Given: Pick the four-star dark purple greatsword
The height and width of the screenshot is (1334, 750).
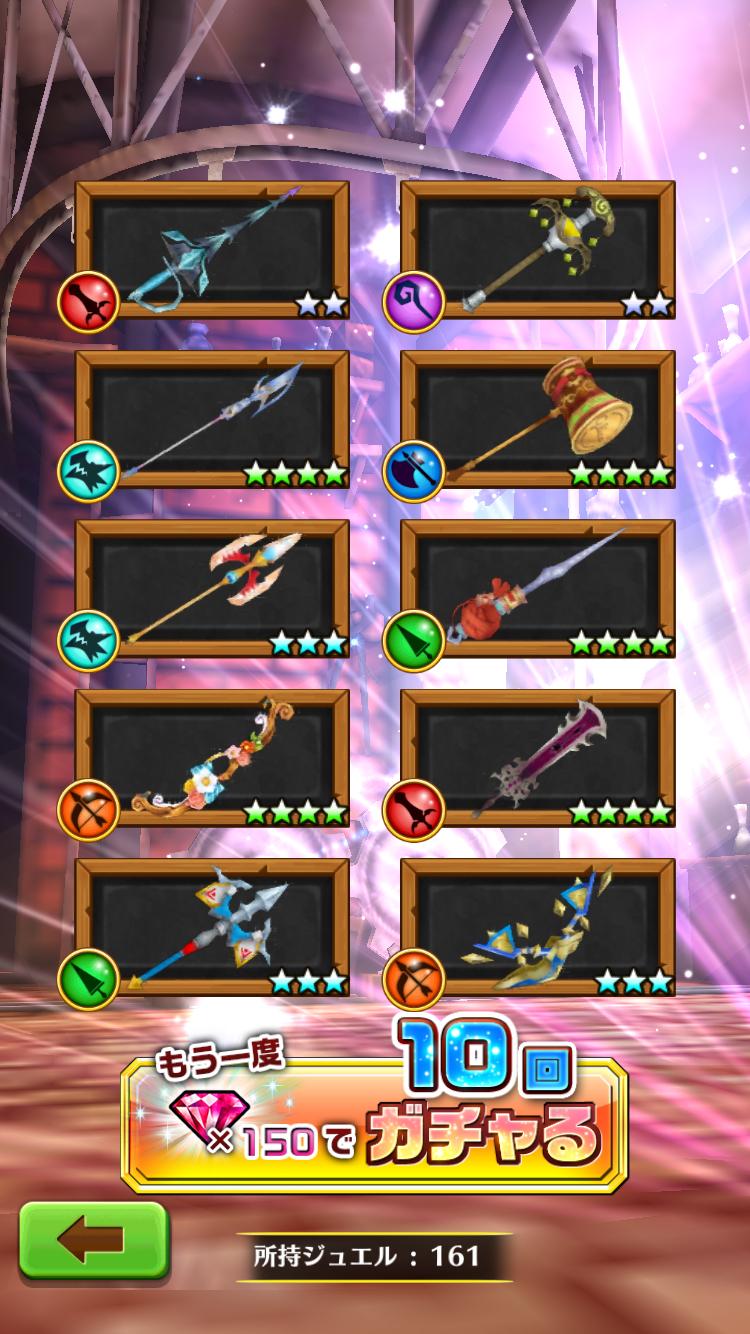Looking at the screenshot, I should (x=538, y=757).
